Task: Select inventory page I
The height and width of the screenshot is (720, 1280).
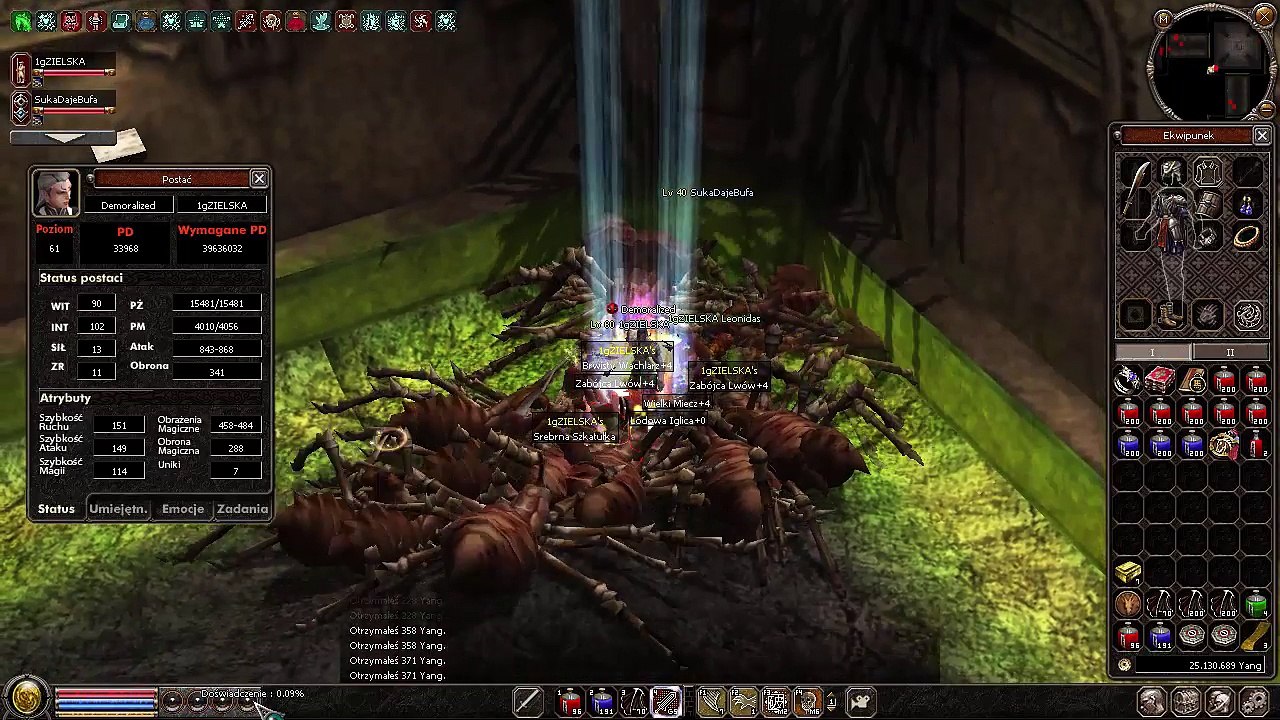Action: coord(1152,352)
